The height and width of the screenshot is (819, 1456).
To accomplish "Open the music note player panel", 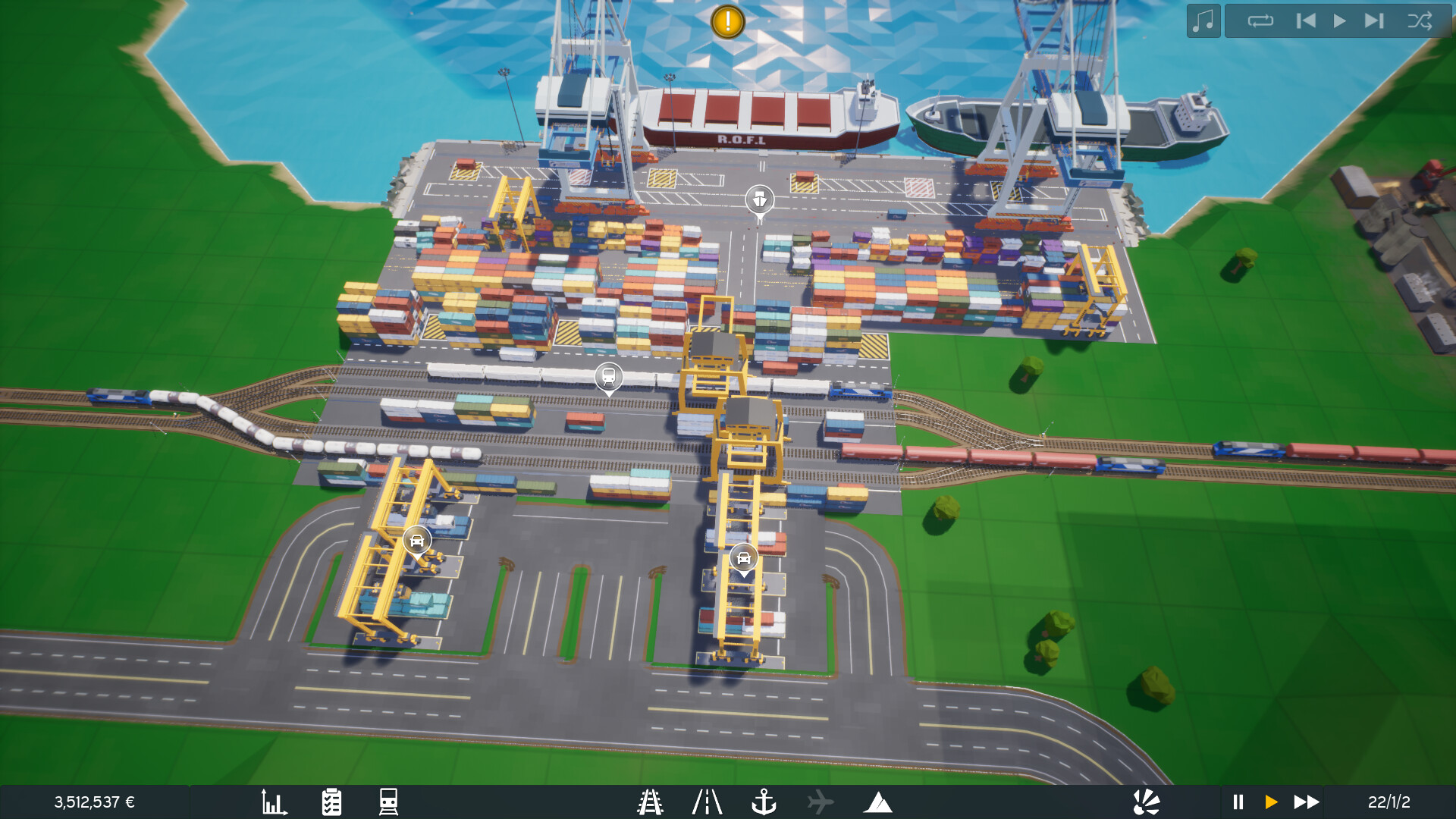I will (1203, 20).
